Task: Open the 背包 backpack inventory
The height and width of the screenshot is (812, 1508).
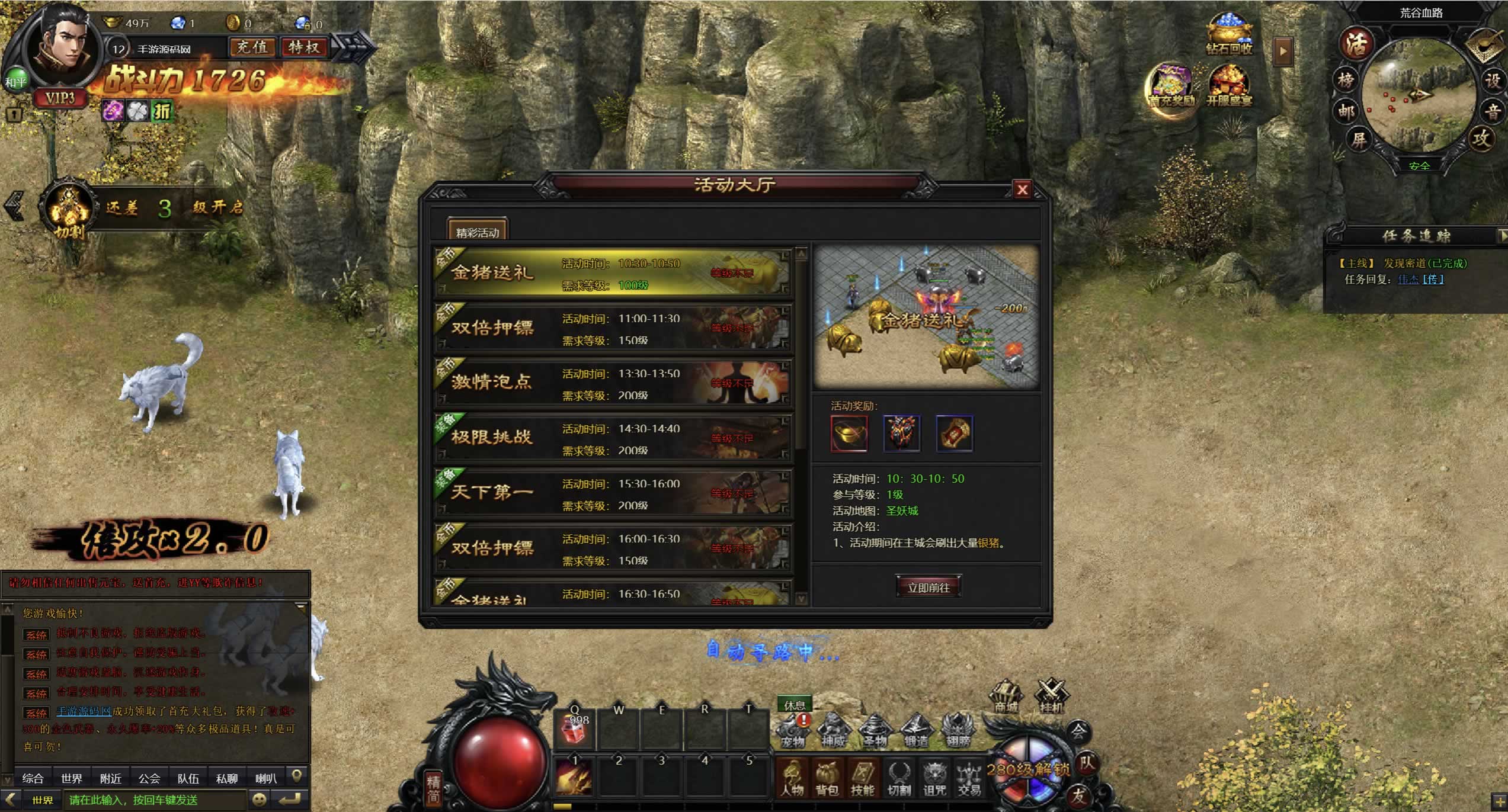Action: tap(827, 778)
